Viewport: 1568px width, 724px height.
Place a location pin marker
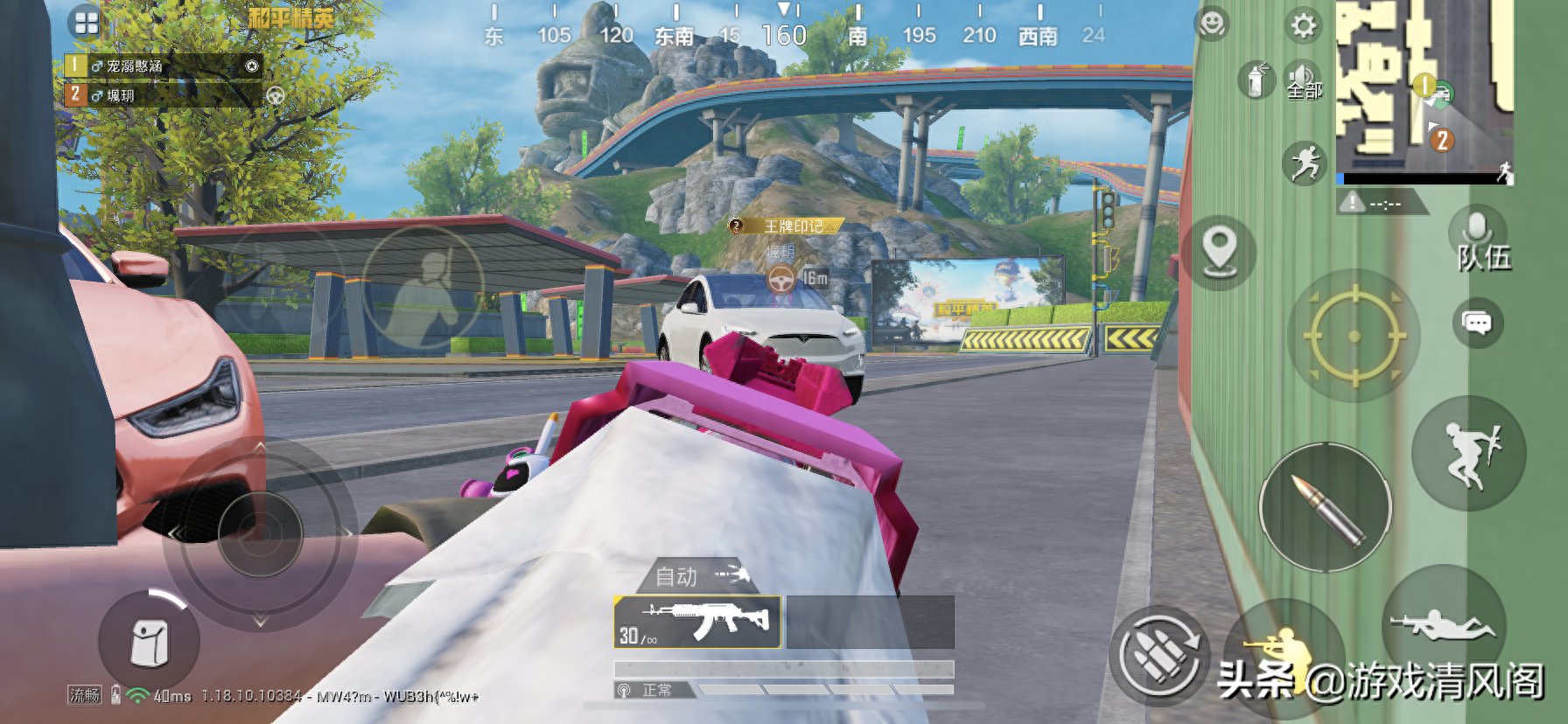point(1219,252)
